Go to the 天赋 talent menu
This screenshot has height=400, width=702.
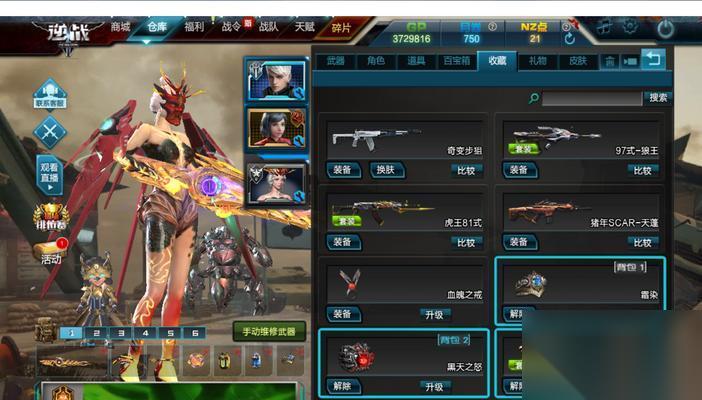click(303, 27)
